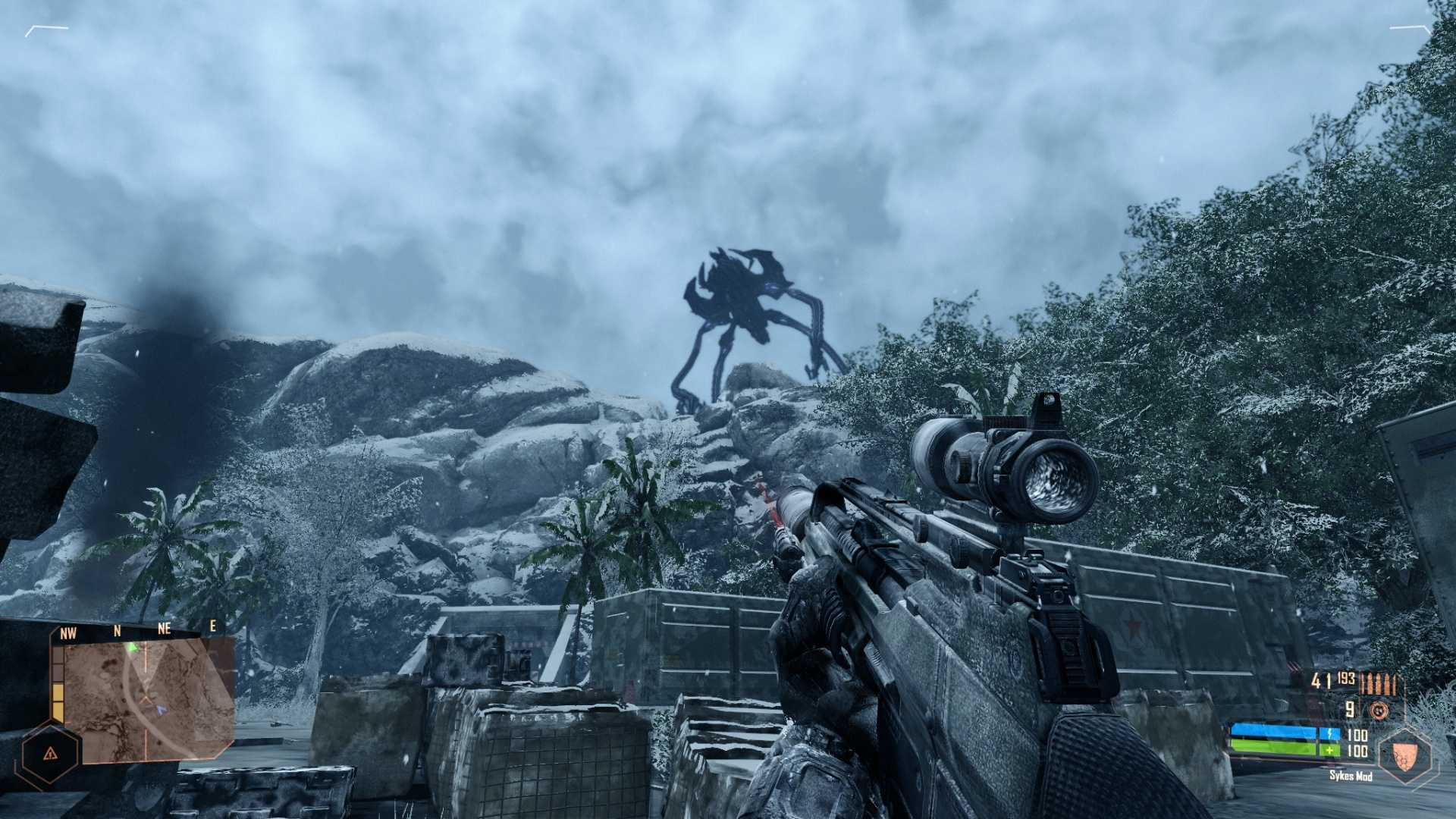Click the N compass heading on the minimap
Image resolution: width=1456 pixels, height=819 pixels.
(x=117, y=631)
